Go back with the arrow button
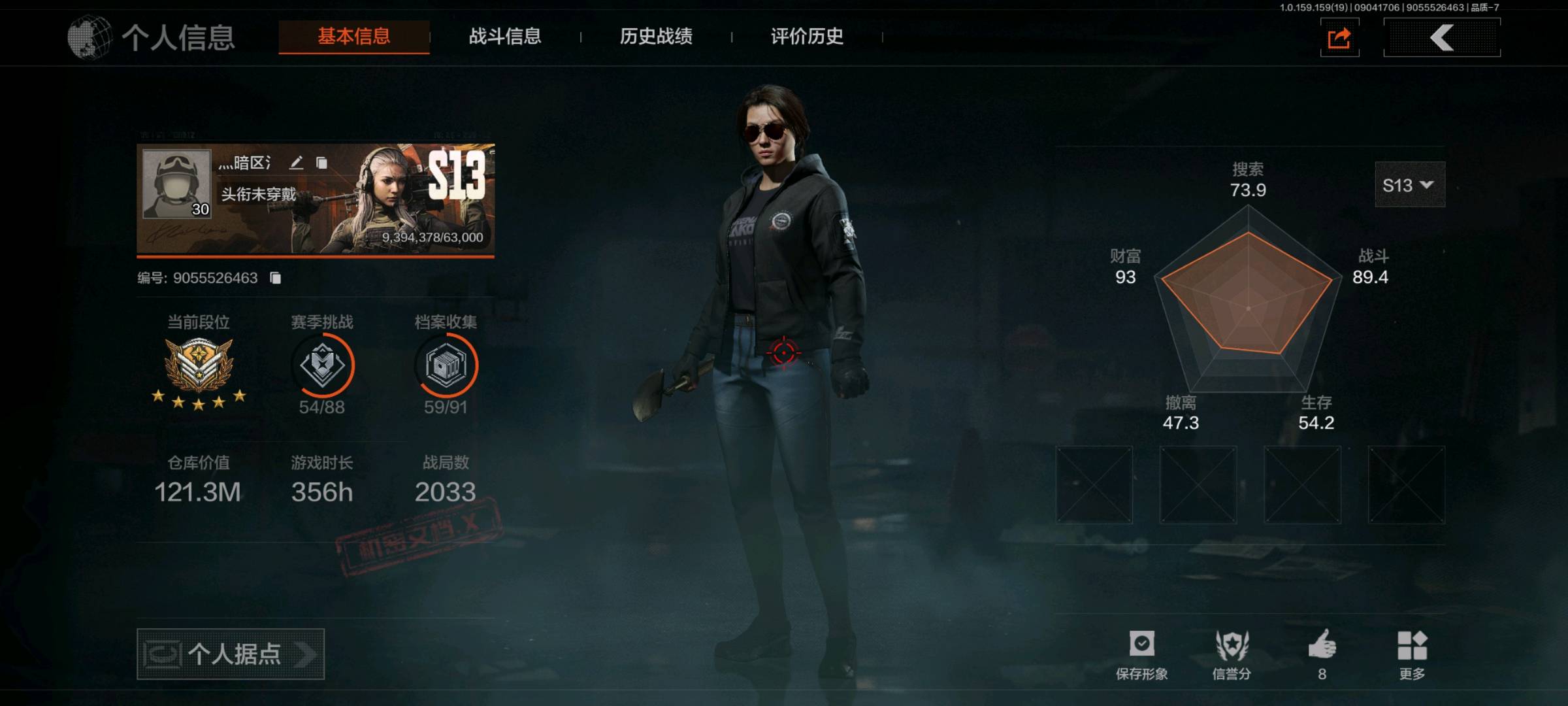 tap(1442, 38)
